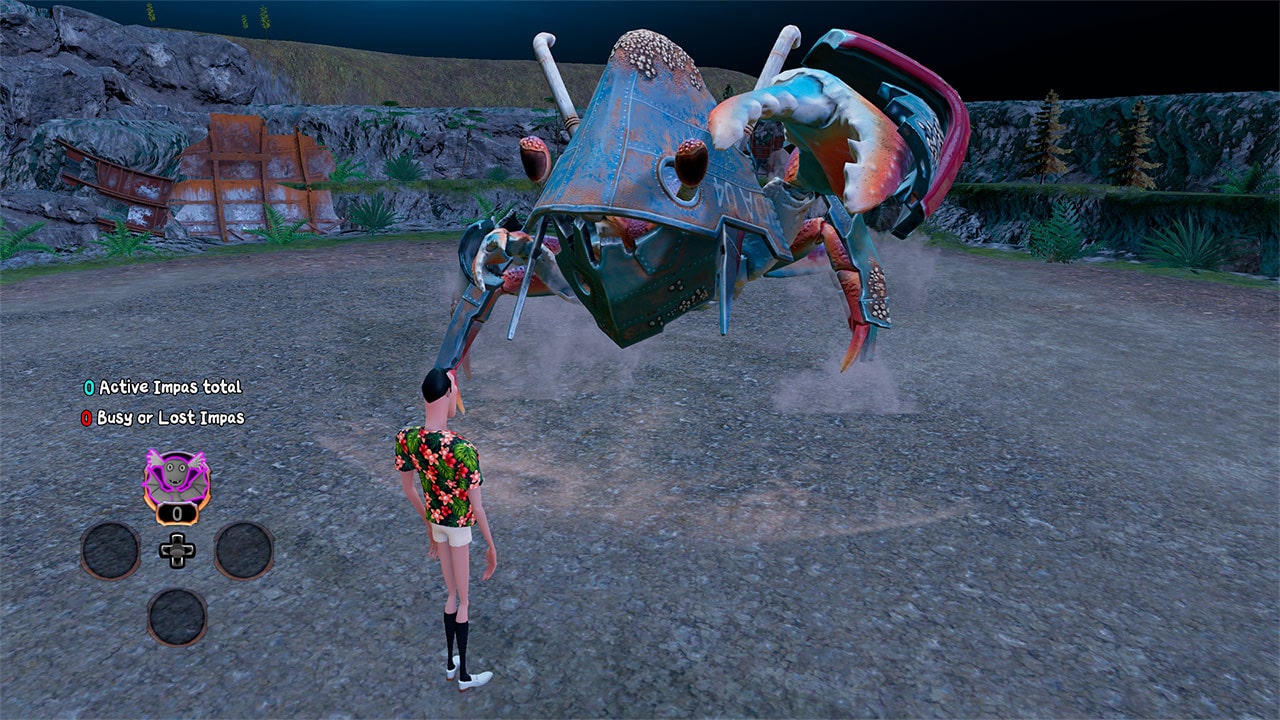Click the empty left ability slot icon
1280x720 pixels.
click(110, 552)
